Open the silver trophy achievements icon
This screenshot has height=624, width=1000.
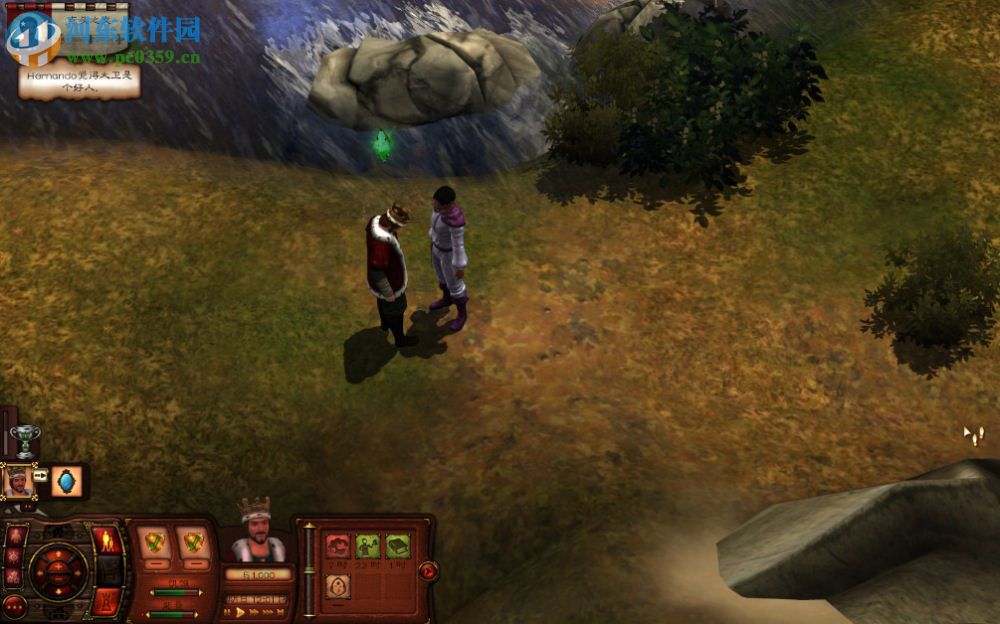26,439
